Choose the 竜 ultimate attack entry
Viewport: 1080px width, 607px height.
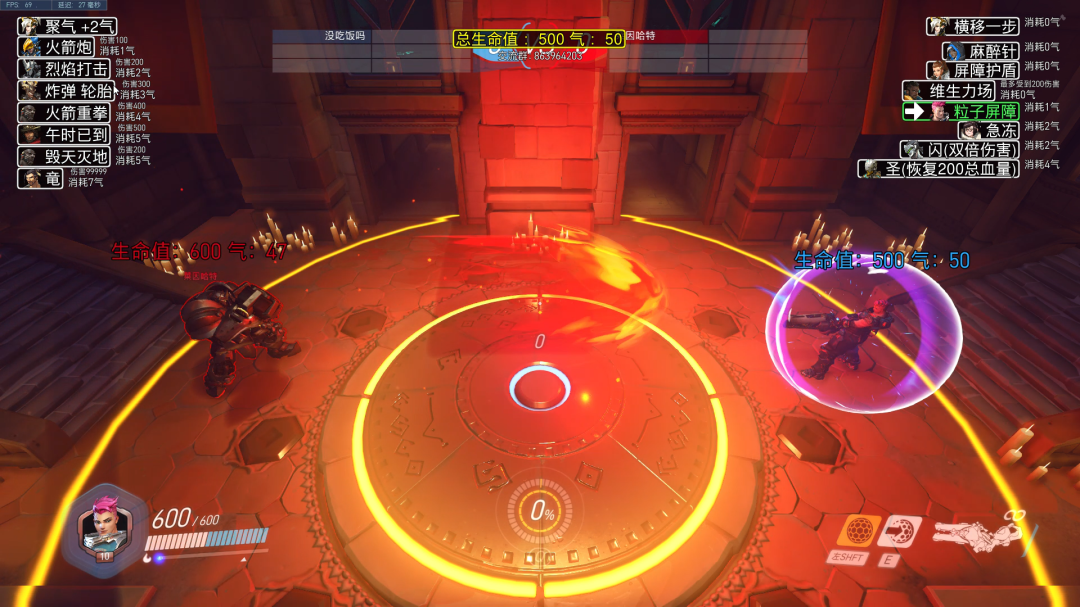43,178
